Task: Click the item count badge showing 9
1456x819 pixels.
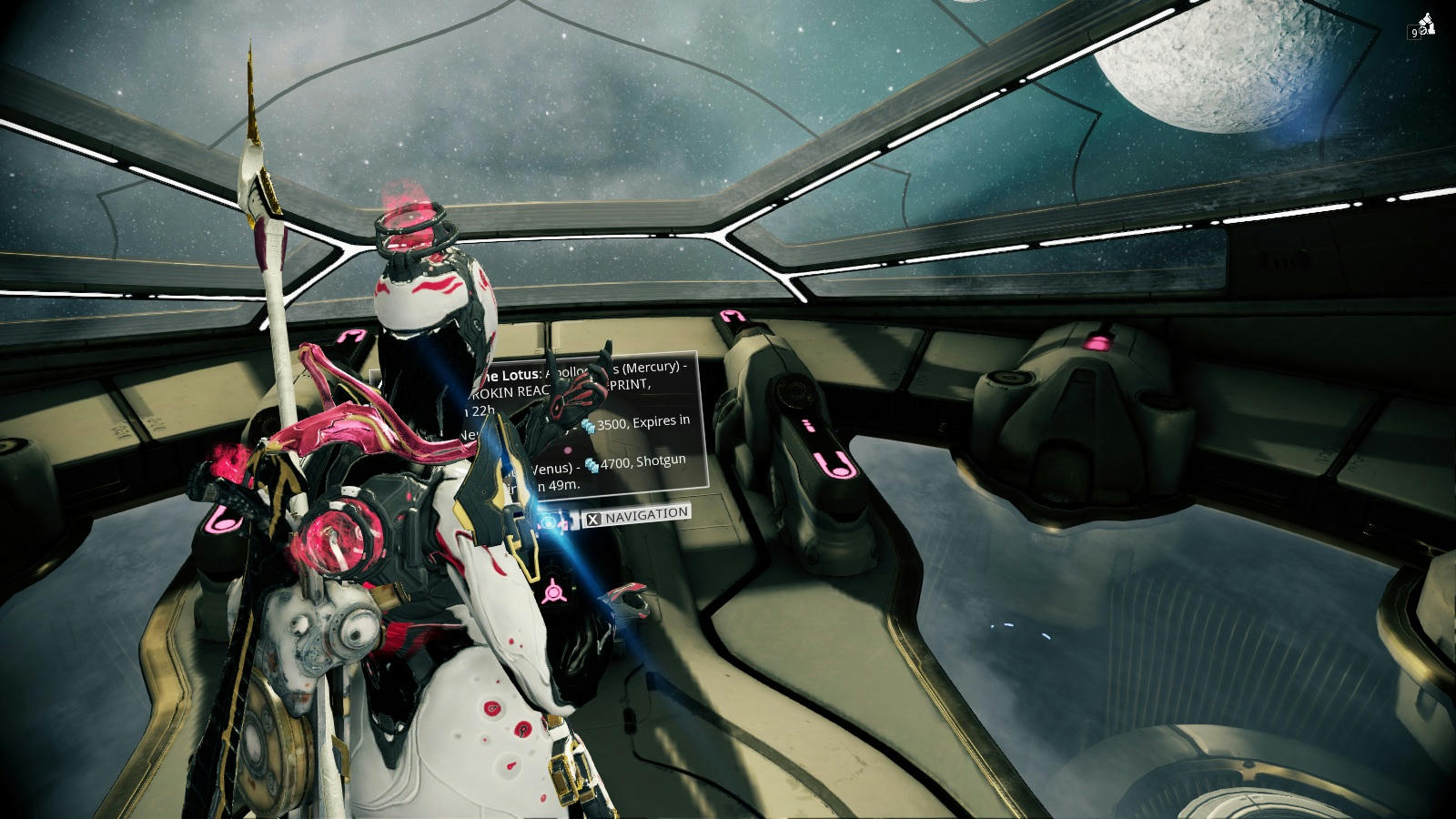Action: (x=1414, y=32)
